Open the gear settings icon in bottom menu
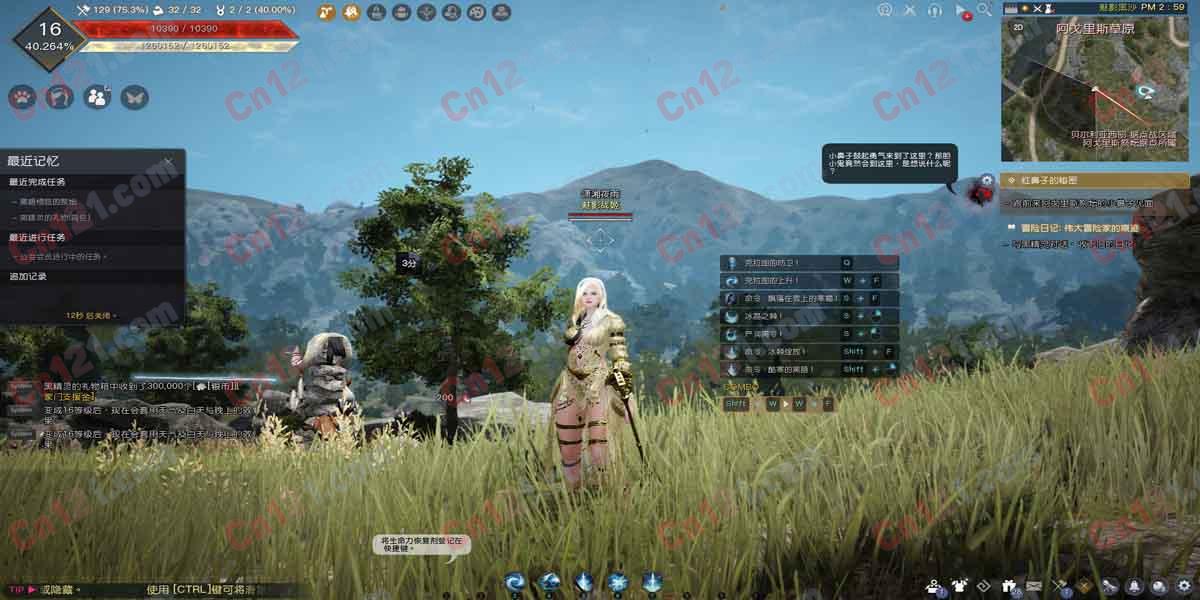Viewport: 1200px width, 600px height. (1183, 586)
